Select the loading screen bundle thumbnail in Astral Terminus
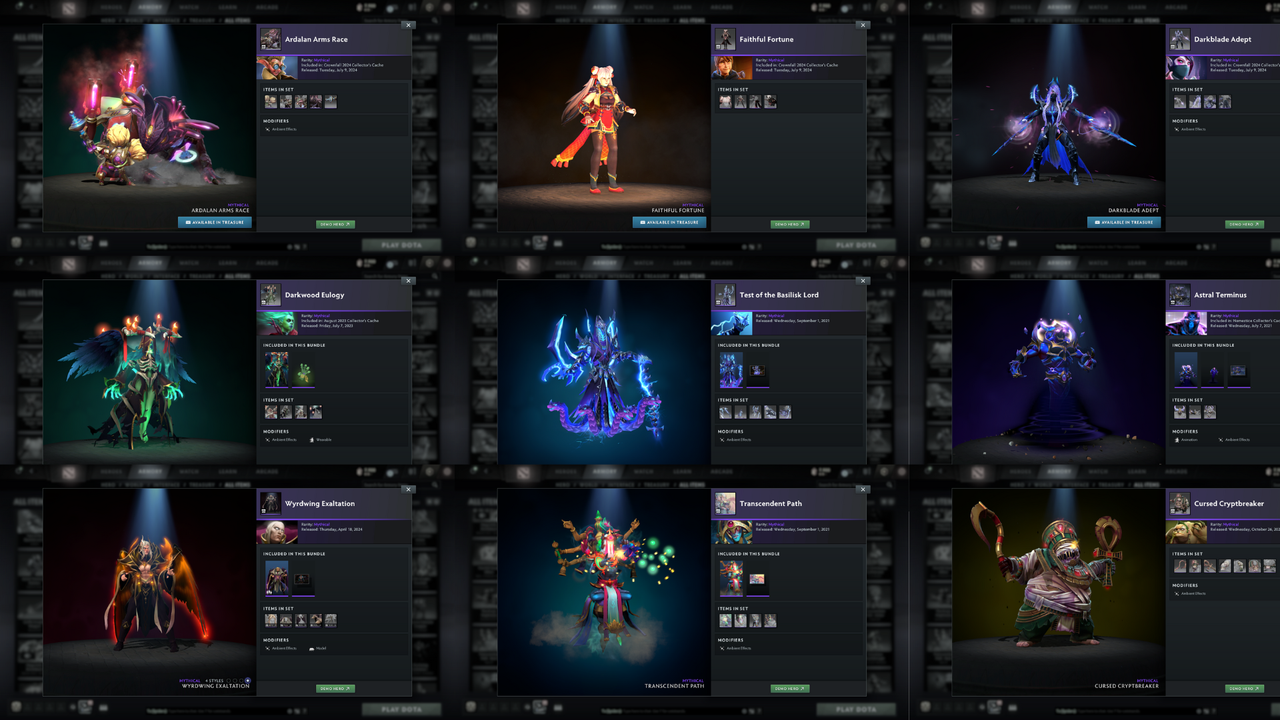 [1238, 371]
